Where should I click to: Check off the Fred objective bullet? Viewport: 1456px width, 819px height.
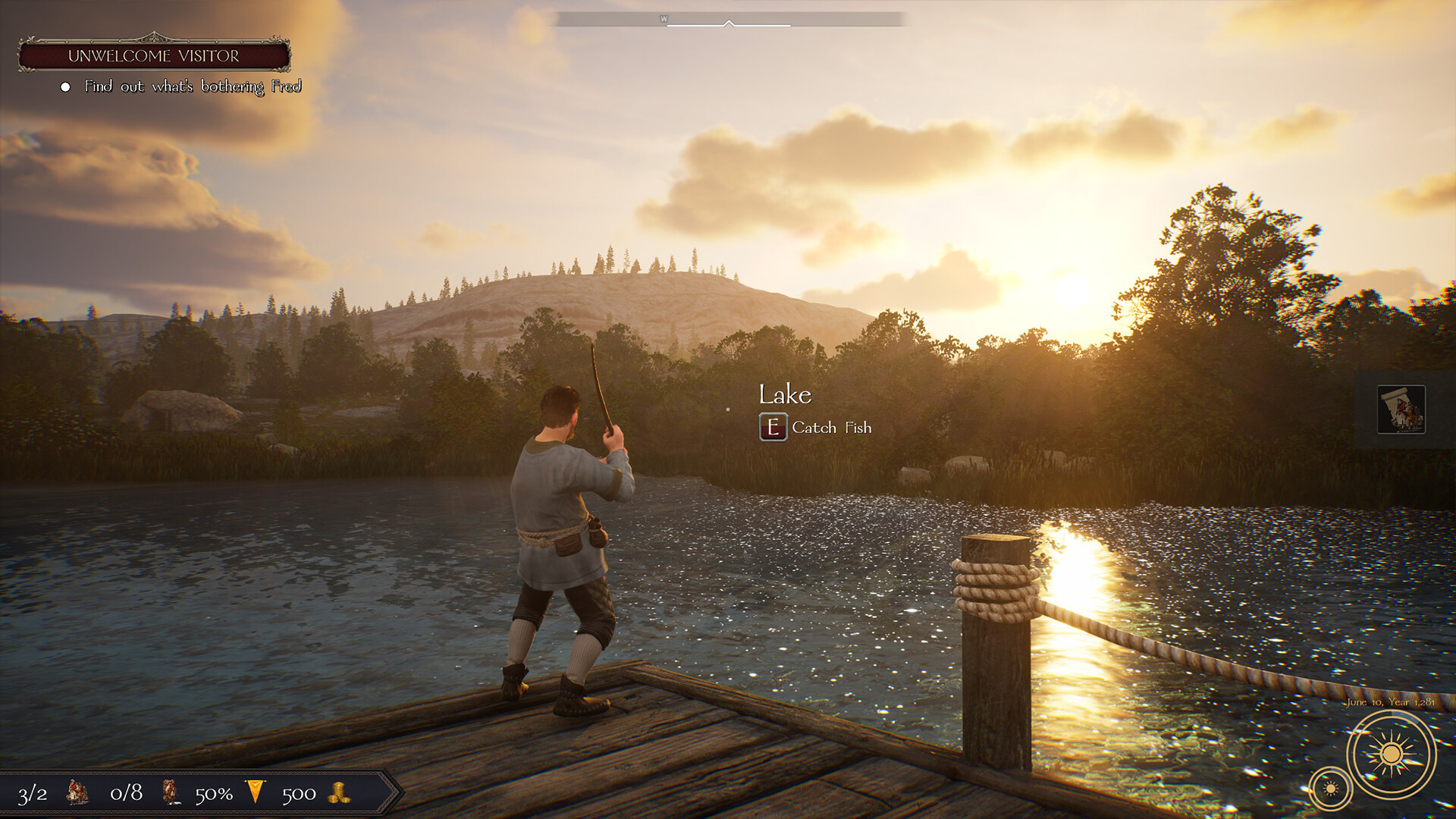[x=65, y=86]
